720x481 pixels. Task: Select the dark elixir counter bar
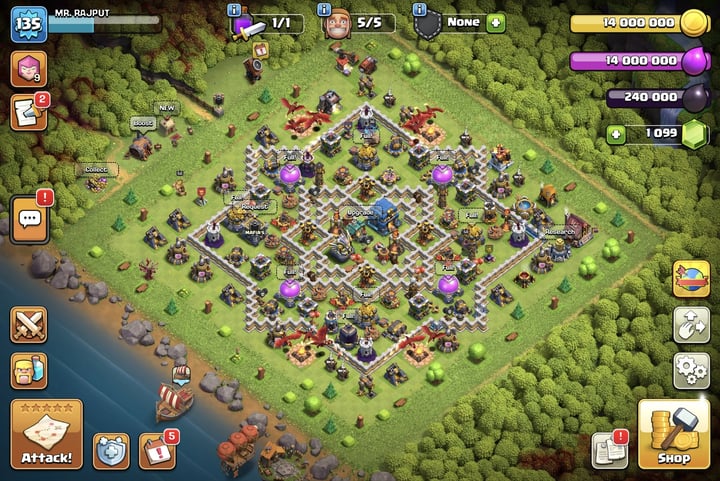point(652,97)
